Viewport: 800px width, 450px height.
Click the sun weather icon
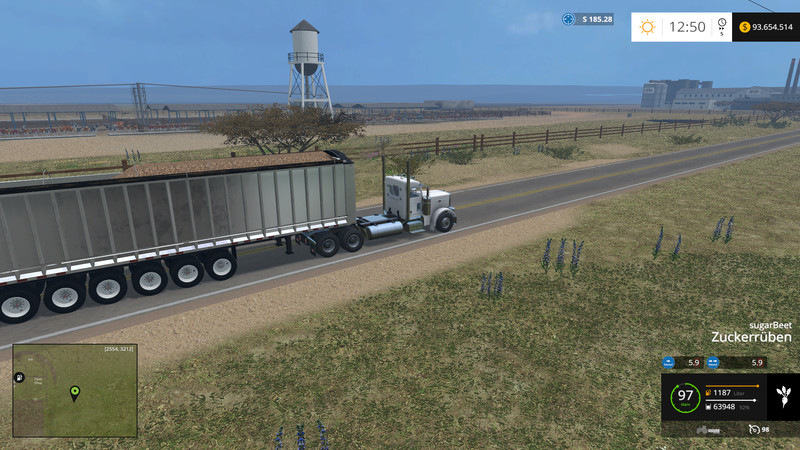tap(648, 27)
